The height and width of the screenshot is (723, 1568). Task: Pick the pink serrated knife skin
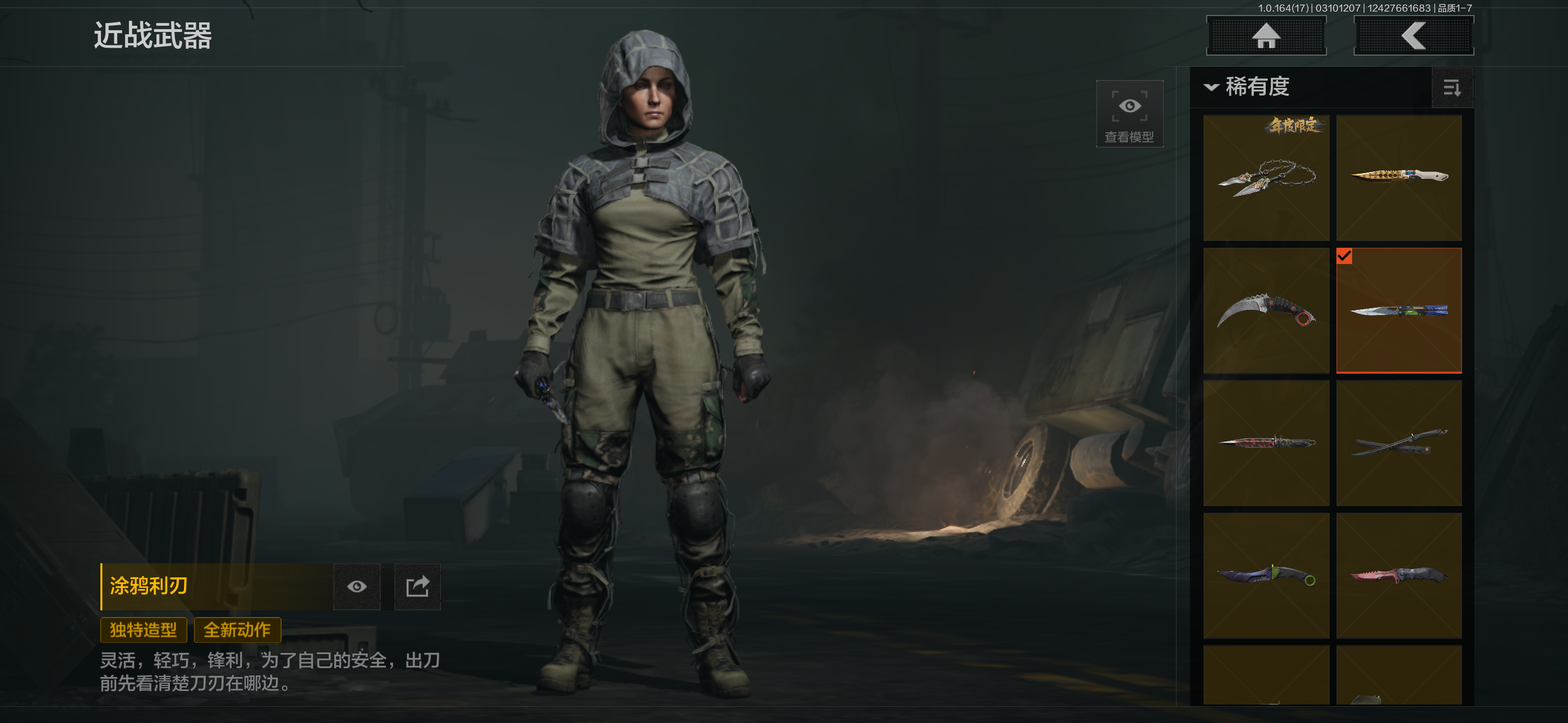tap(1399, 576)
